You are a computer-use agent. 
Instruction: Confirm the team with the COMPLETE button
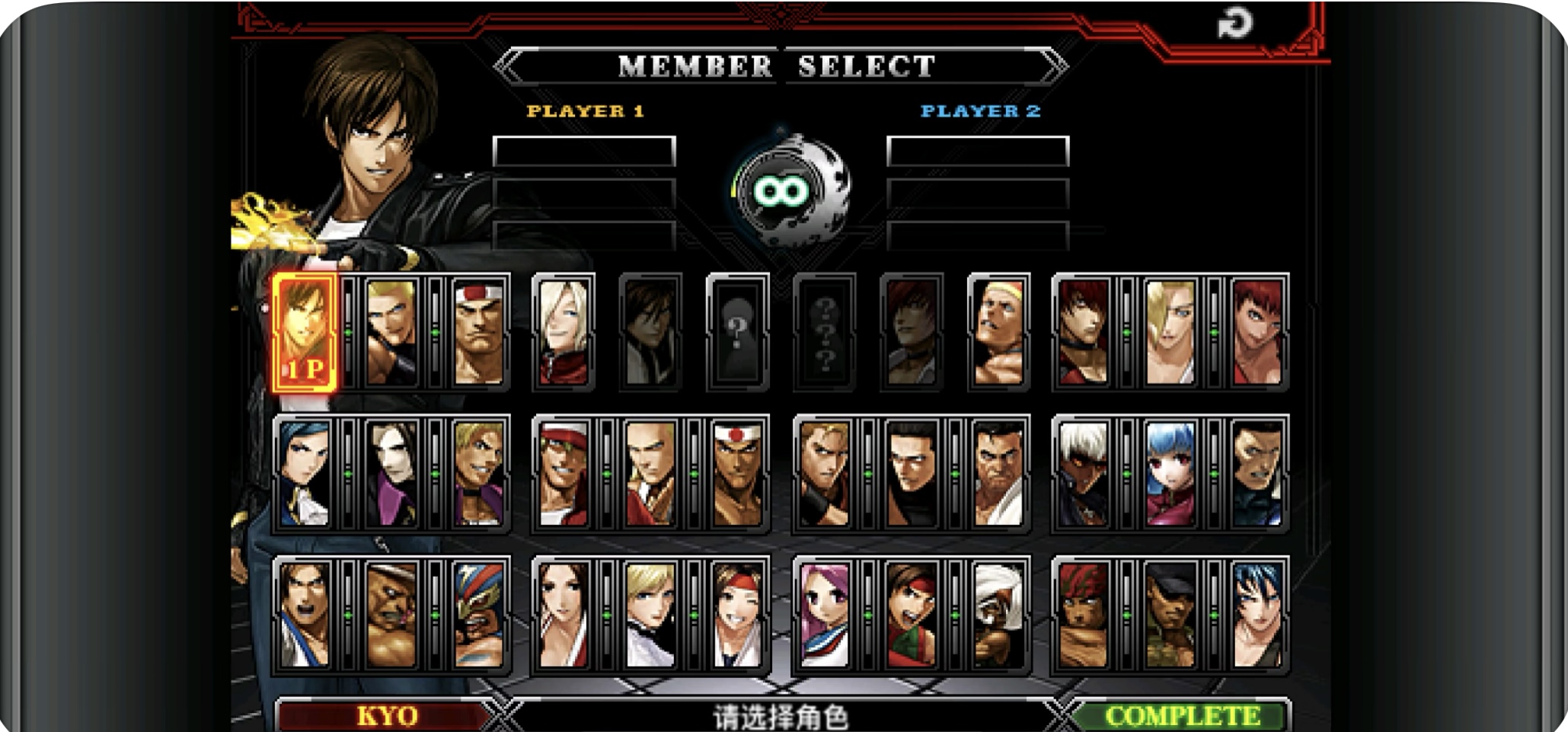[1181, 716]
